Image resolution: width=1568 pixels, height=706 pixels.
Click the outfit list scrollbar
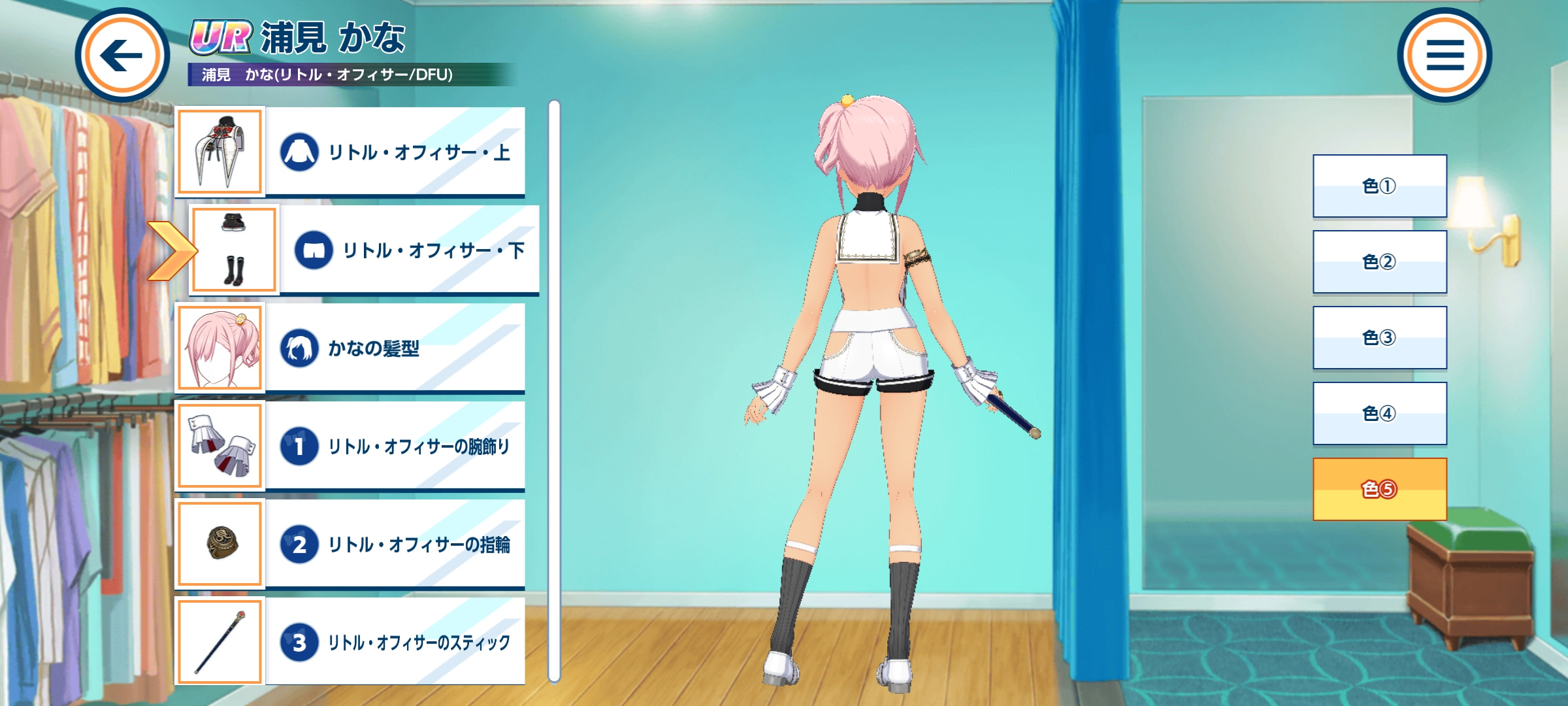coord(554,391)
